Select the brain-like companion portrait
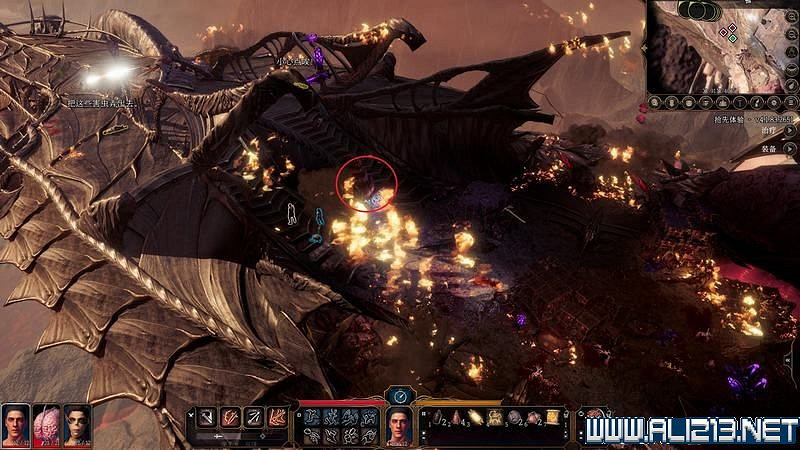This screenshot has width=800, height=450. (46, 423)
